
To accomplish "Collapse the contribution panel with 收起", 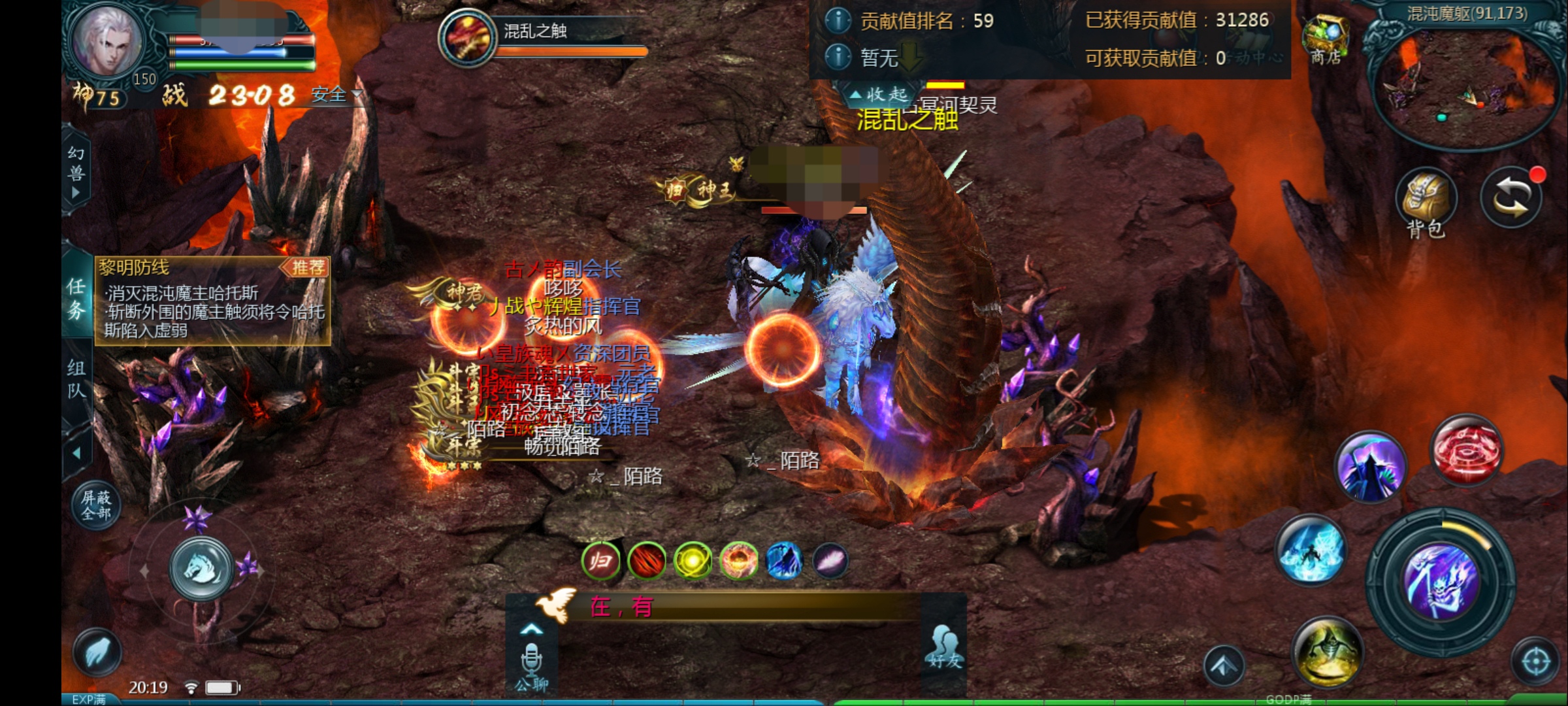I will click(x=879, y=95).
